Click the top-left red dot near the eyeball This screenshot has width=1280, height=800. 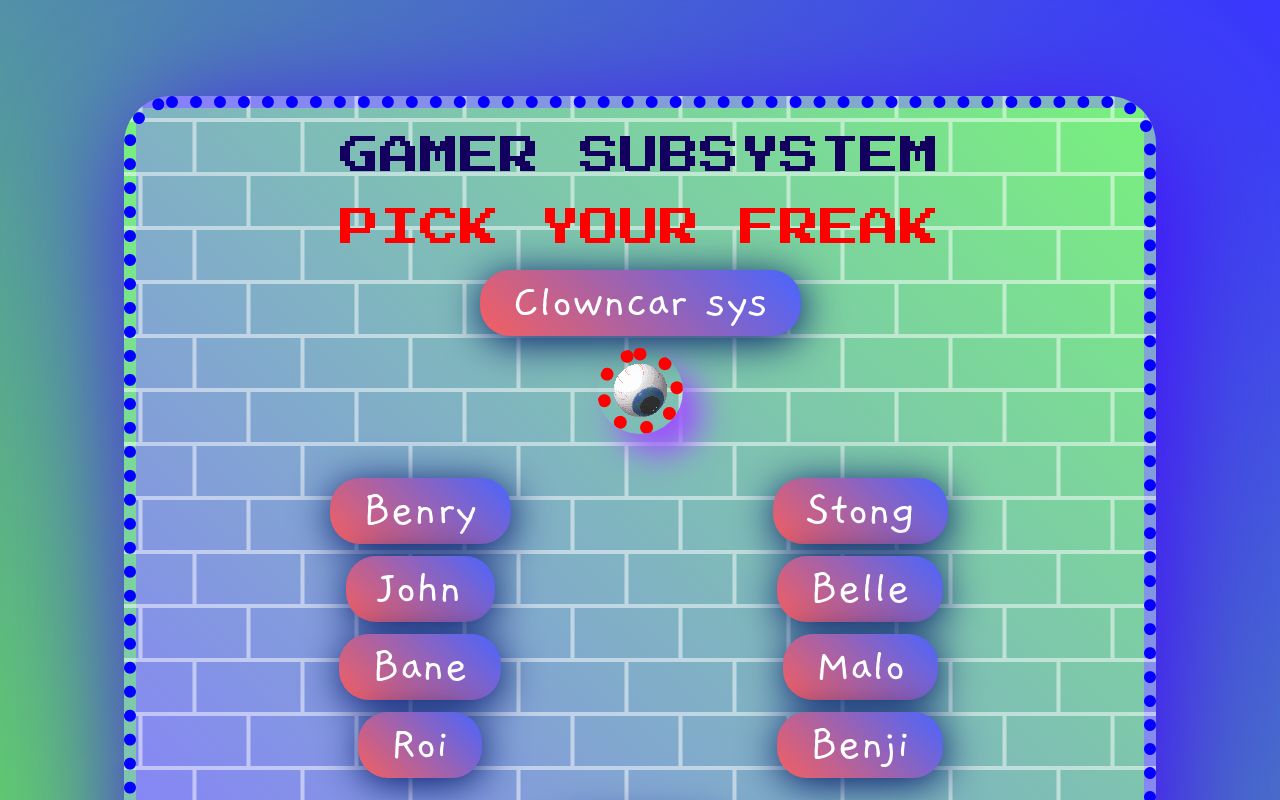point(627,356)
